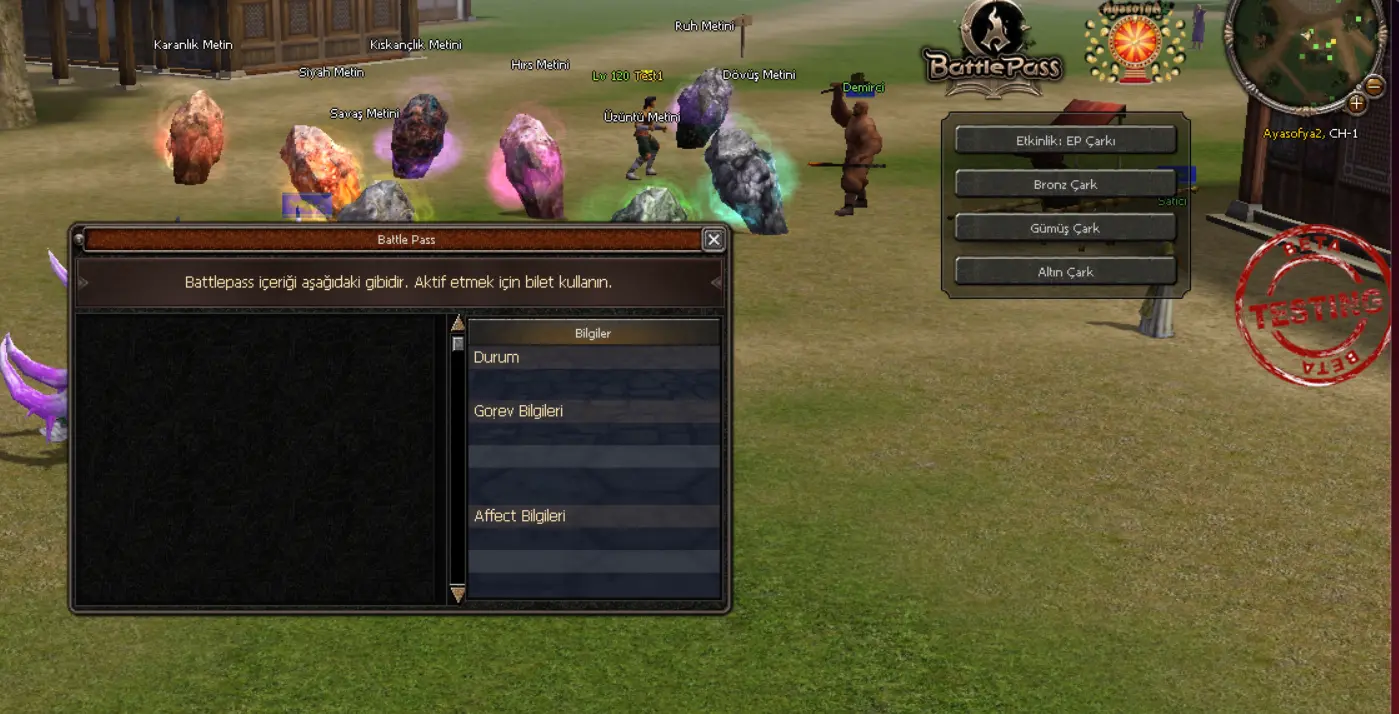Click the Ayasofya event wheel icon
This screenshot has height=714, width=1399.
[x=1134, y=45]
